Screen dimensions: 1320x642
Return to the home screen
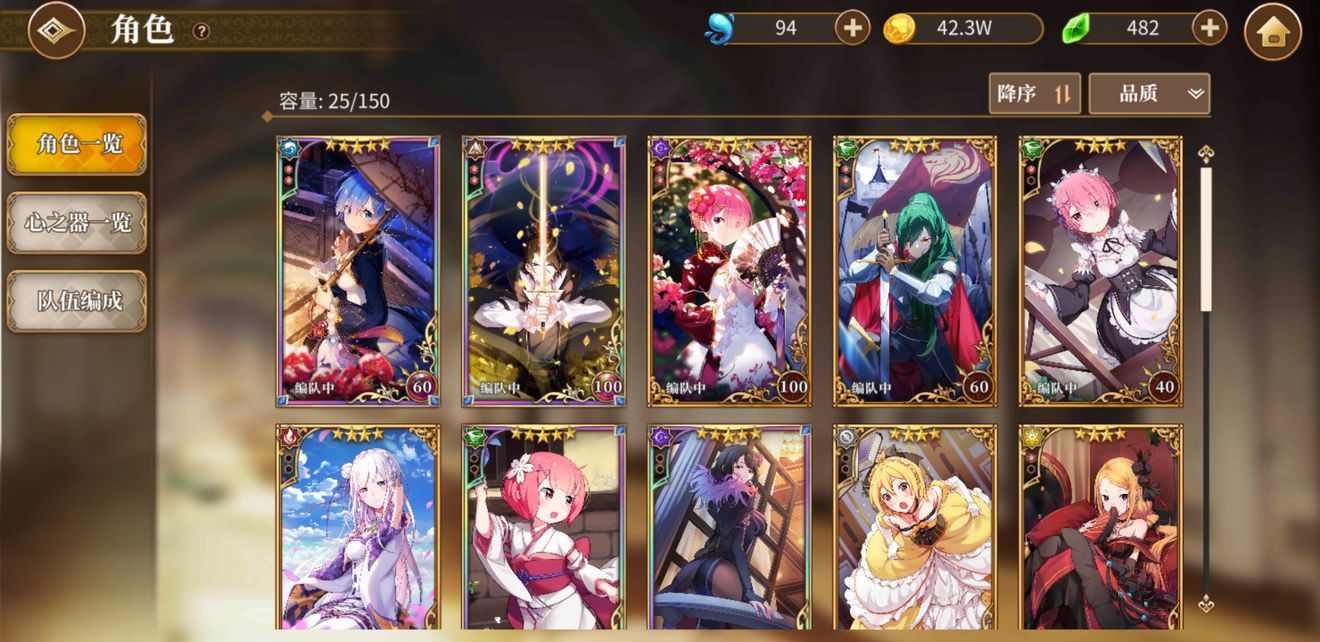[x=1272, y=32]
